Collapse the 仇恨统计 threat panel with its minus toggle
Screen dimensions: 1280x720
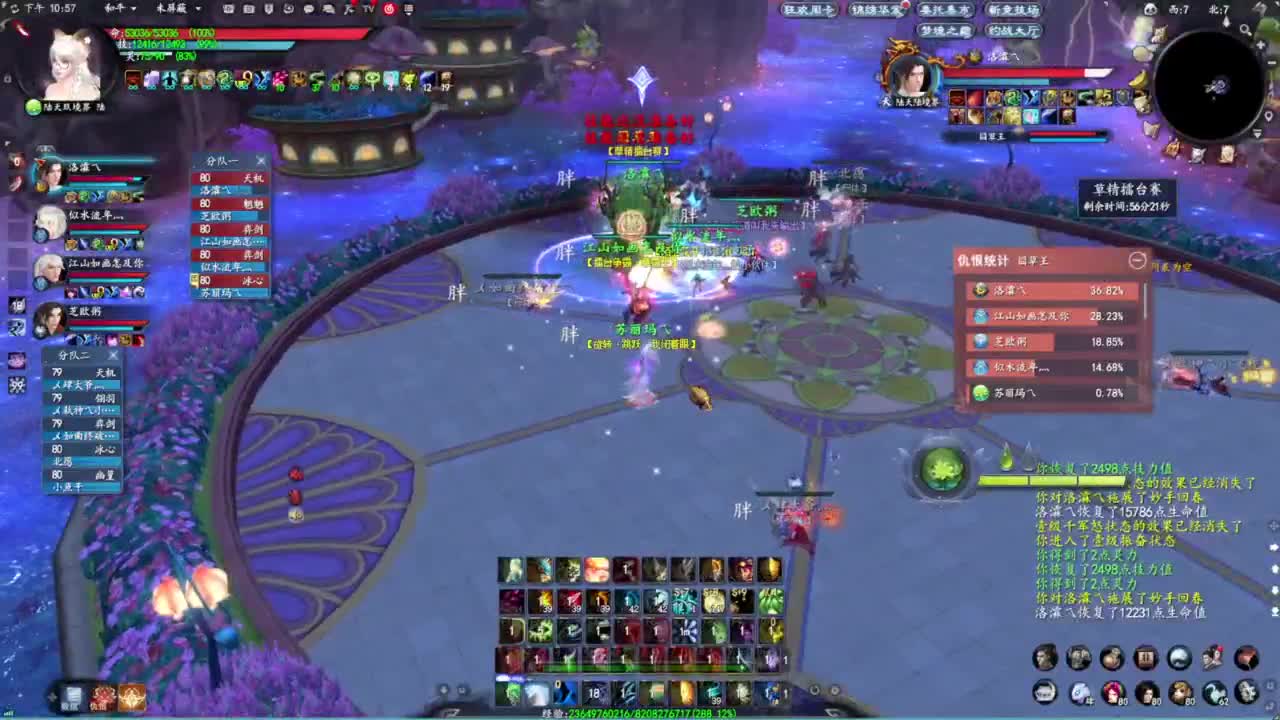1138,262
